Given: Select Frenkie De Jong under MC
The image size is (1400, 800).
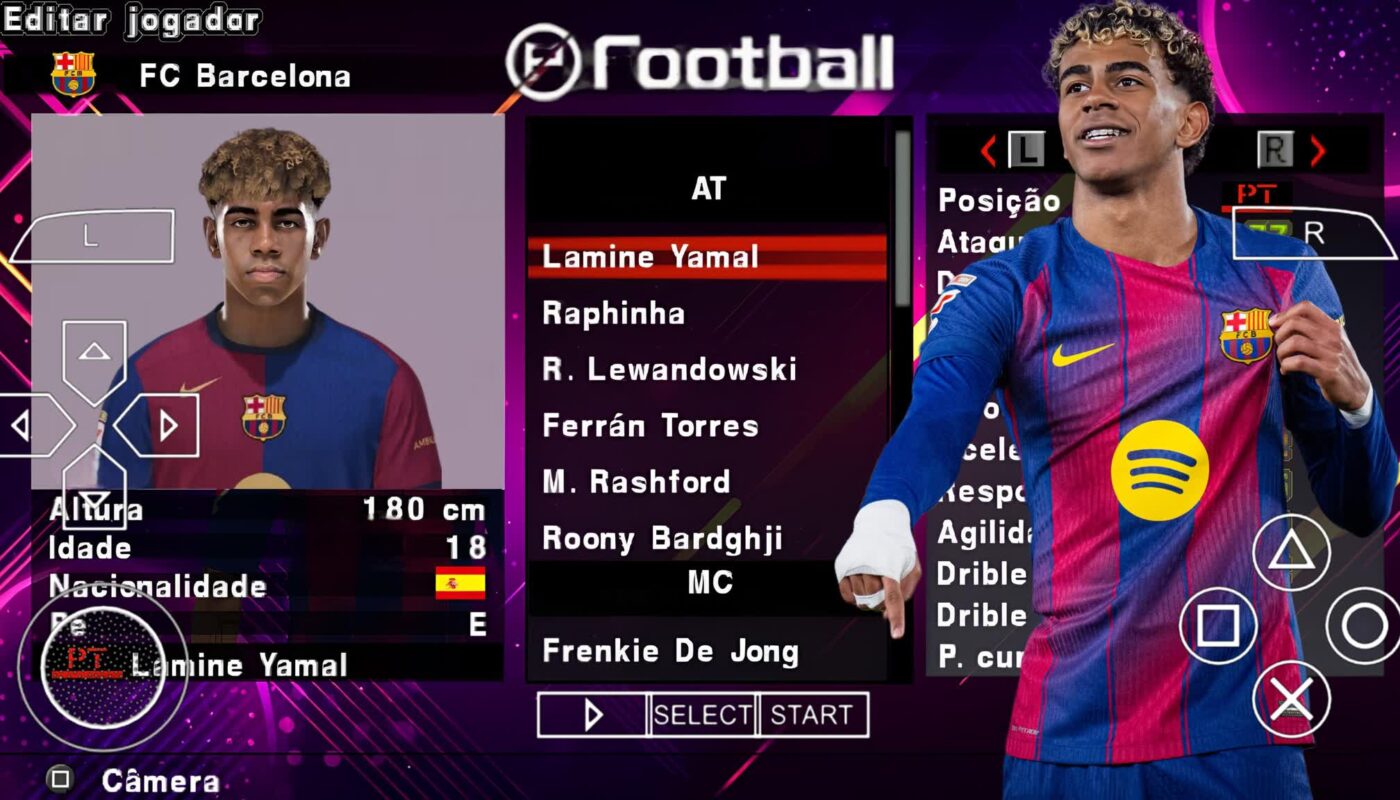Looking at the screenshot, I should (x=670, y=652).
